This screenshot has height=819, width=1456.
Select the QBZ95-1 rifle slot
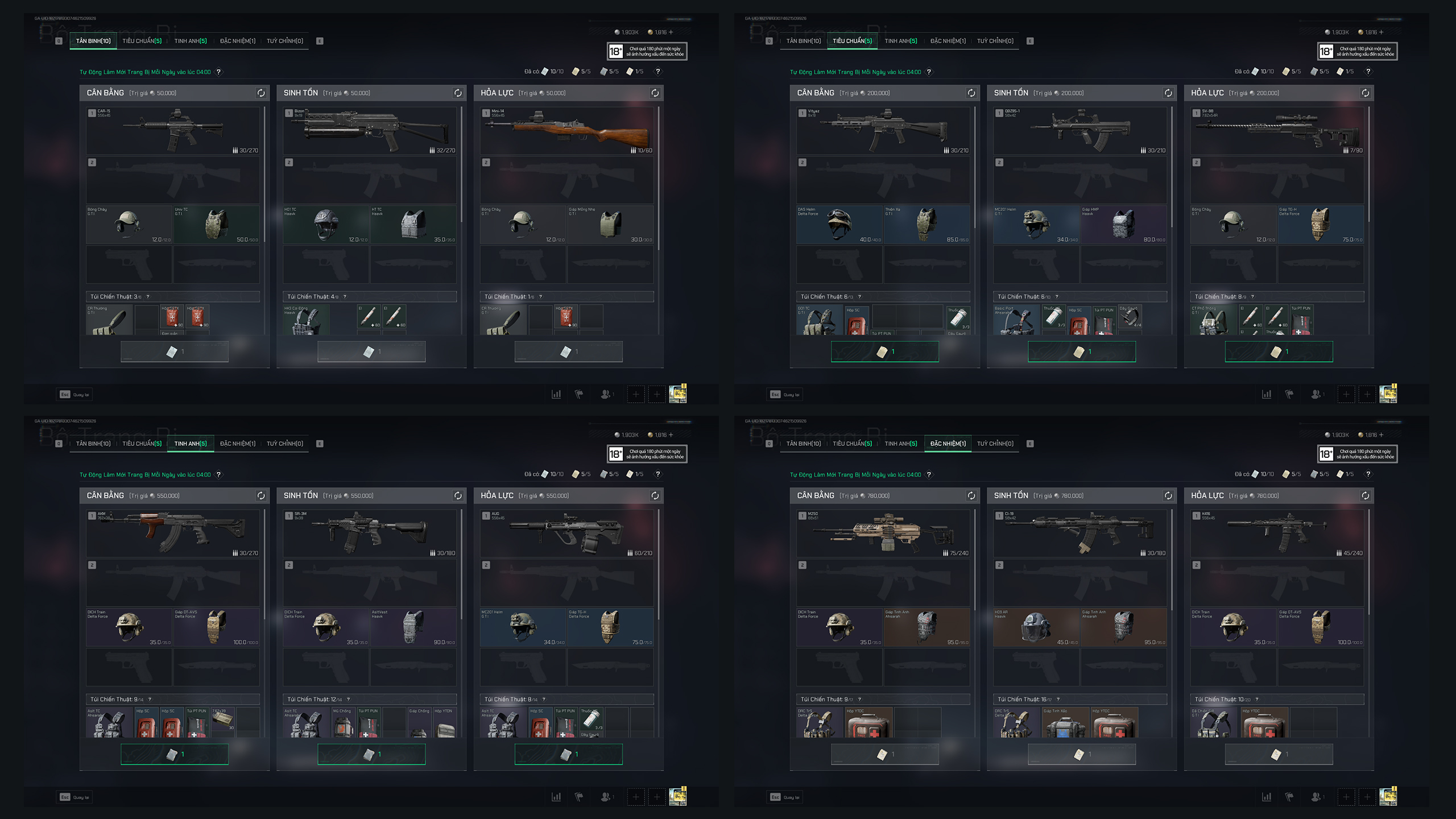1079,131
